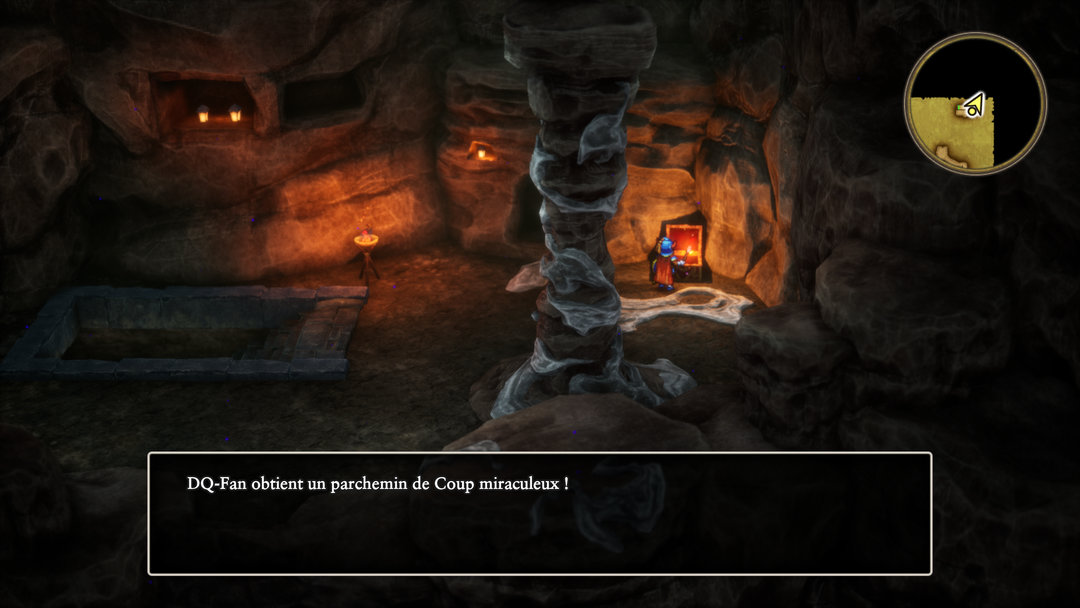
Task: Advance the item obtained message box
Action: pyautogui.click(x=540, y=514)
